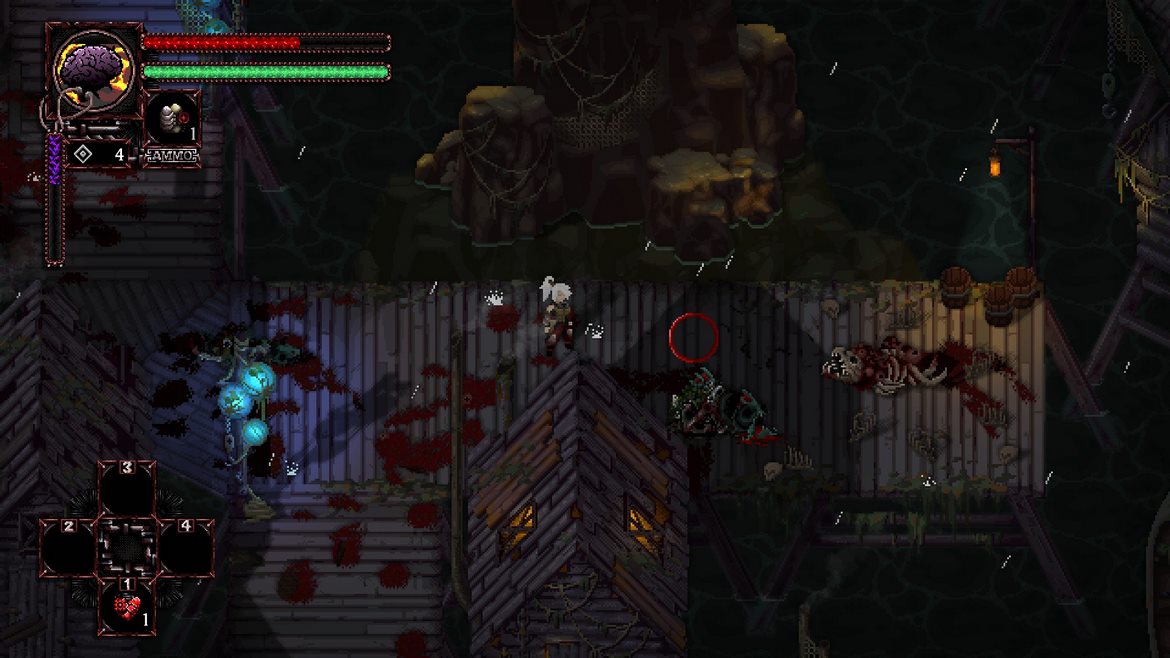This screenshot has width=1170, height=658.
Task: Select empty quick slot number 2
Action: (x=70, y=548)
